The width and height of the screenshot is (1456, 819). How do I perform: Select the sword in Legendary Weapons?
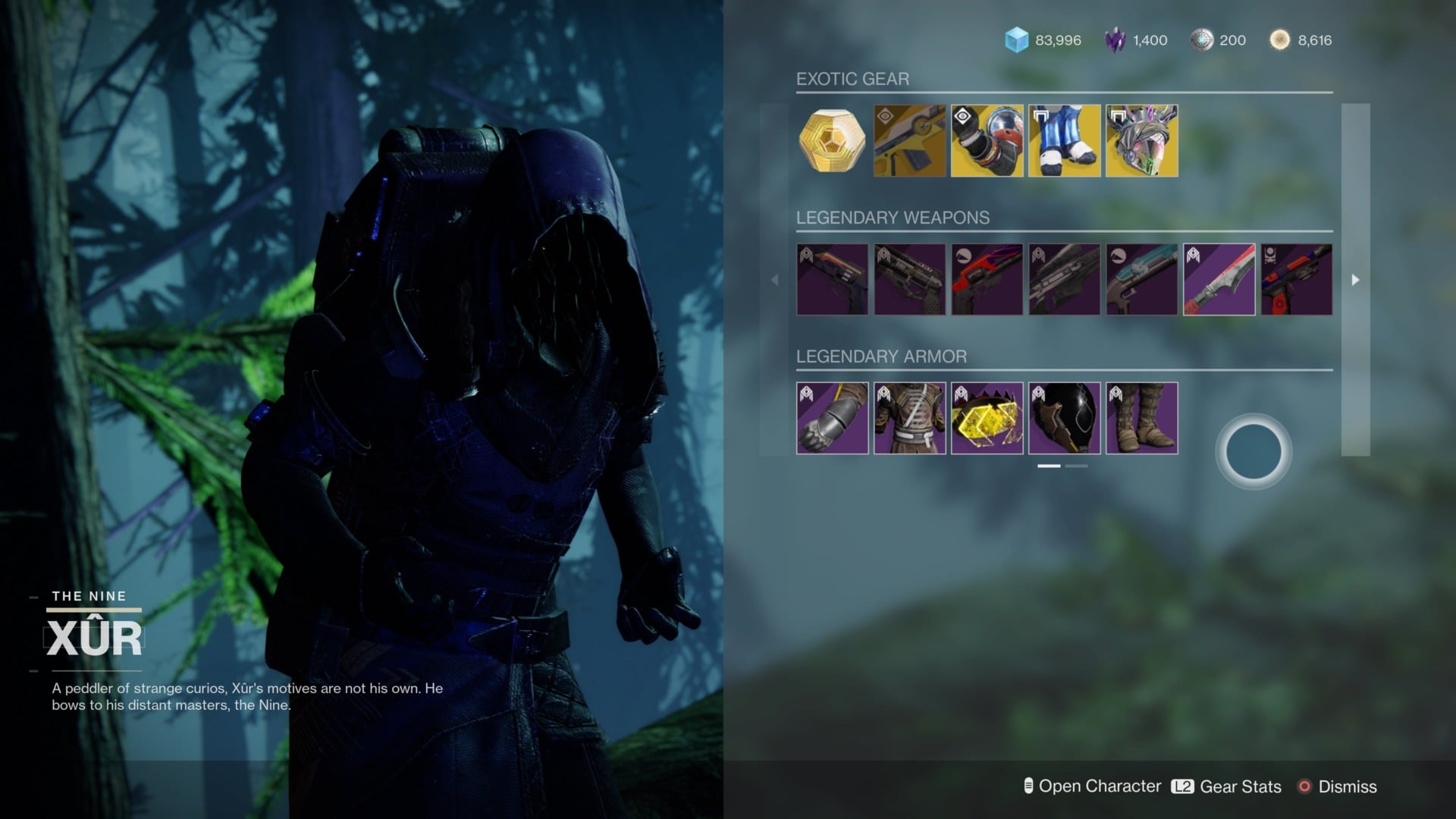pos(1218,279)
